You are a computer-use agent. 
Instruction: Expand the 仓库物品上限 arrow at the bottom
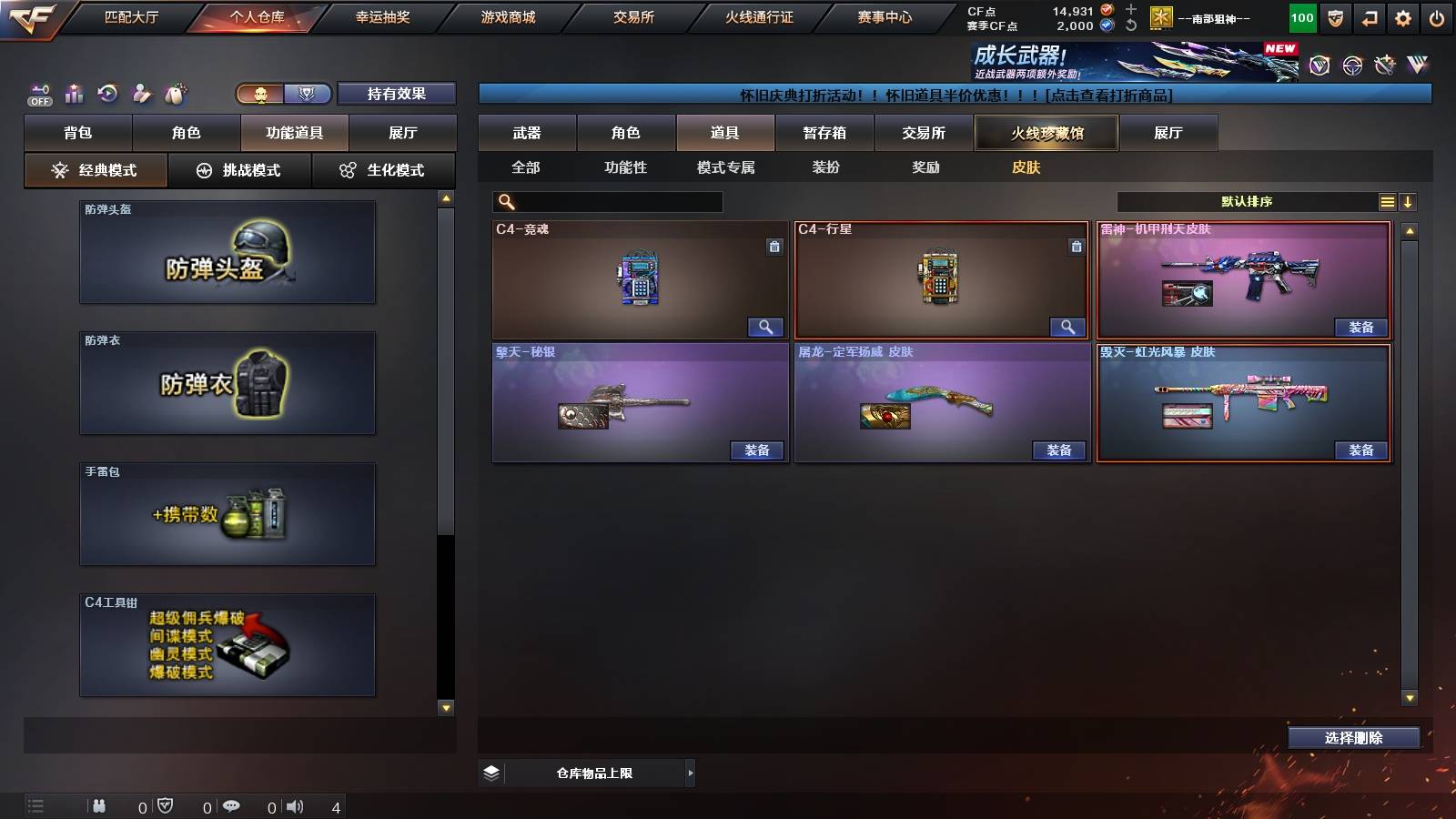689,772
